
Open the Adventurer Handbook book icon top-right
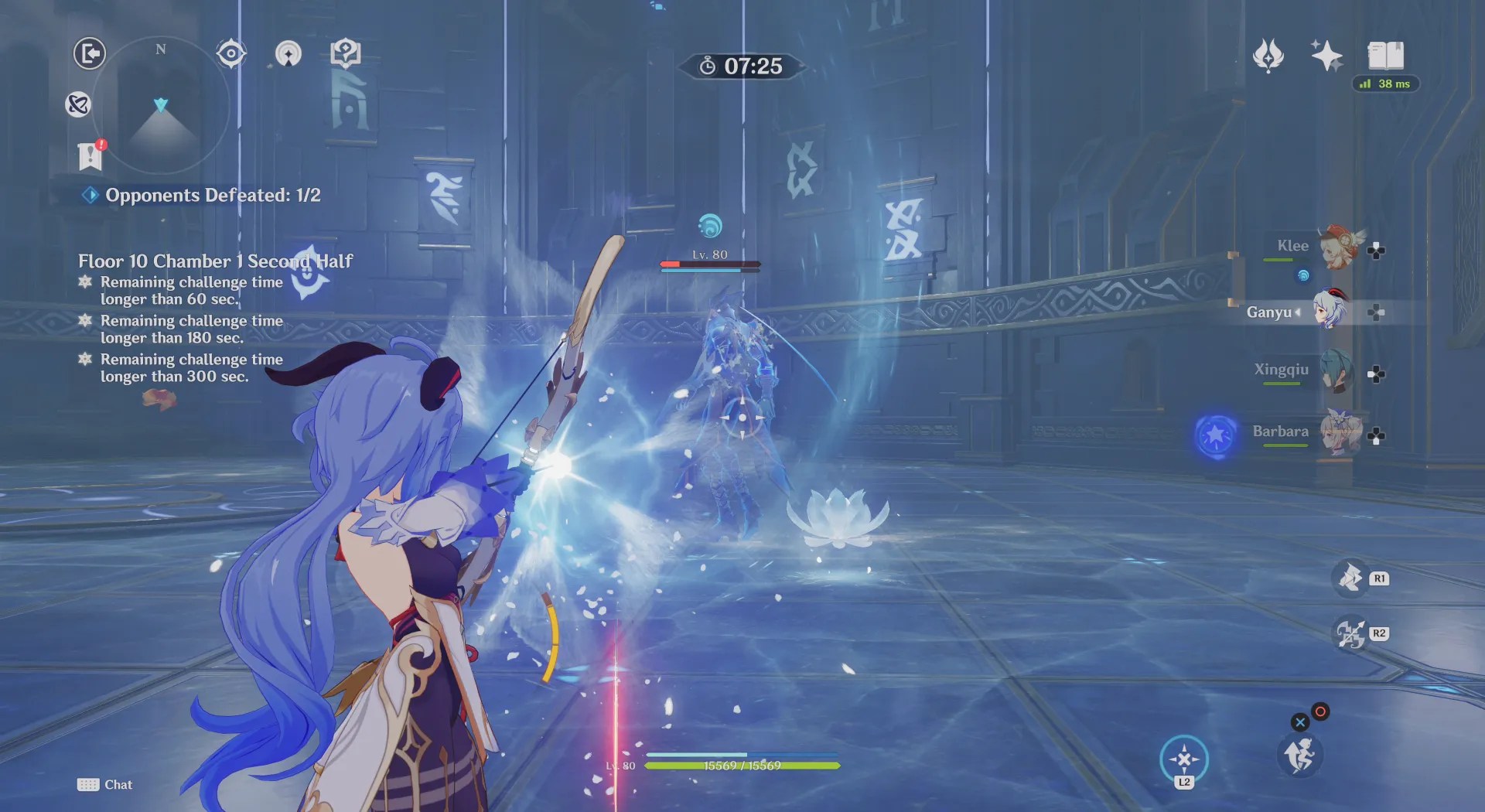tap(1387, 56)
